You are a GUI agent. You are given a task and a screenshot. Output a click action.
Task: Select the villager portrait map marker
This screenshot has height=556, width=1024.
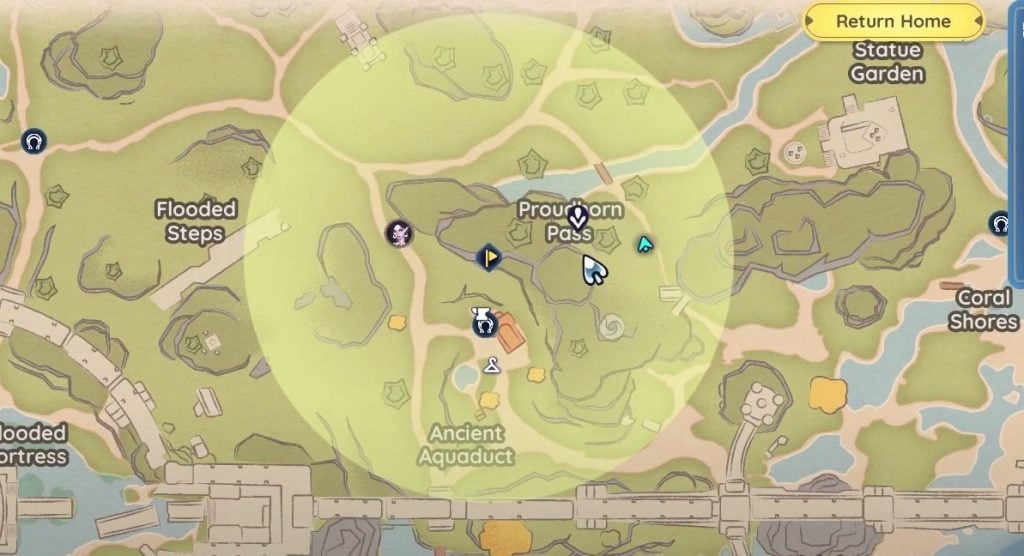(x=400, y=233)
